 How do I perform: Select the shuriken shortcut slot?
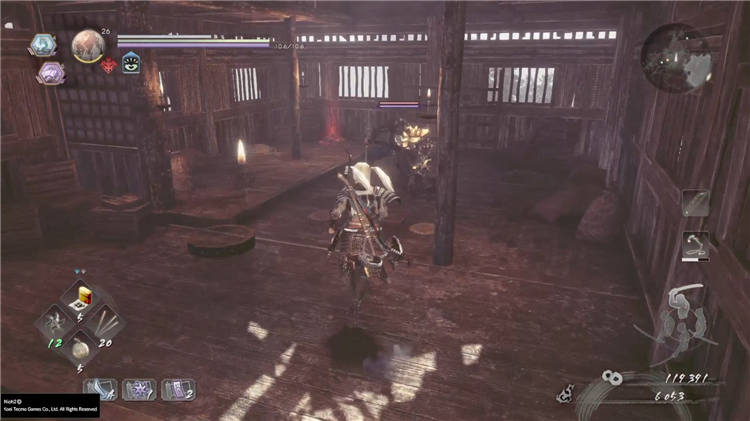click(x=52, y=322)
